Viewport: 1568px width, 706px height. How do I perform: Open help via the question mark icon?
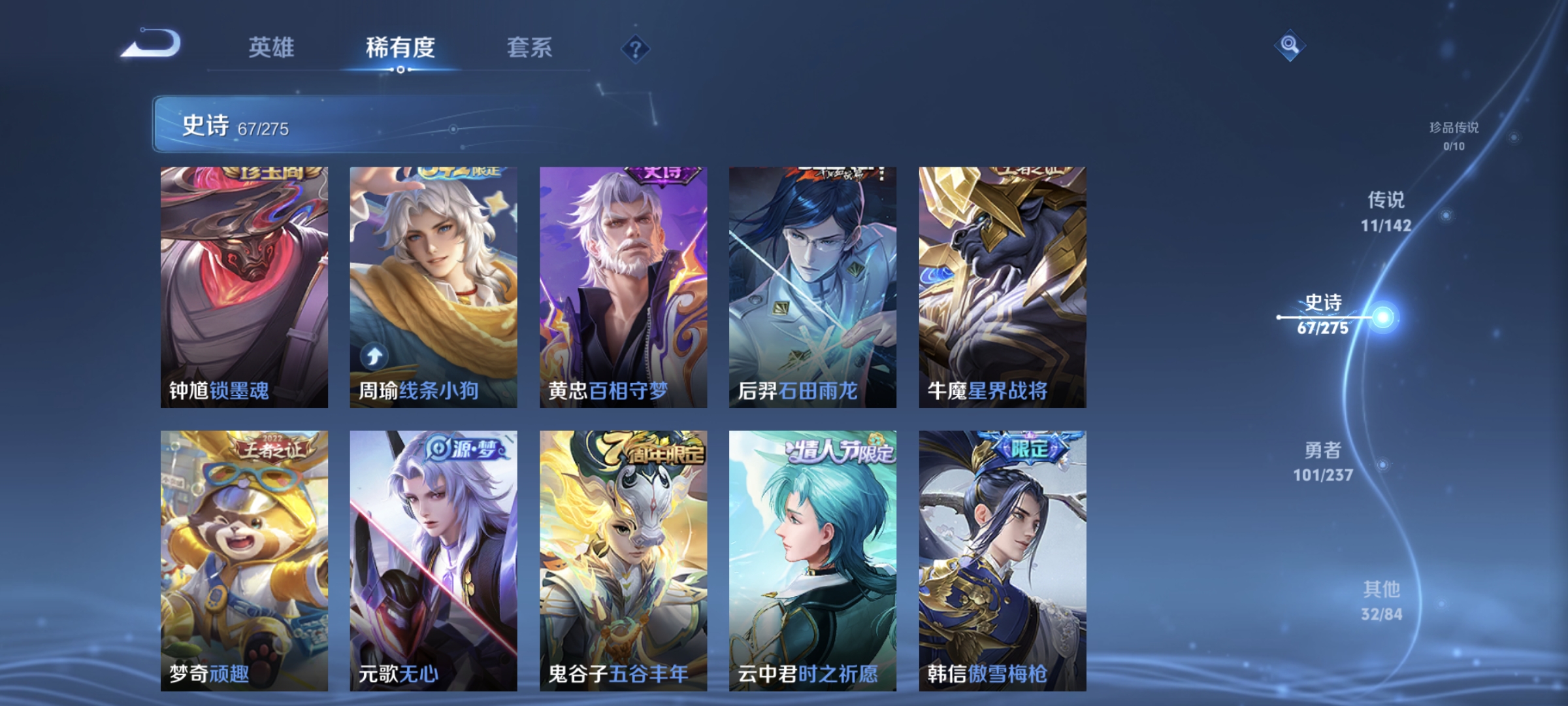coord(636,50)
